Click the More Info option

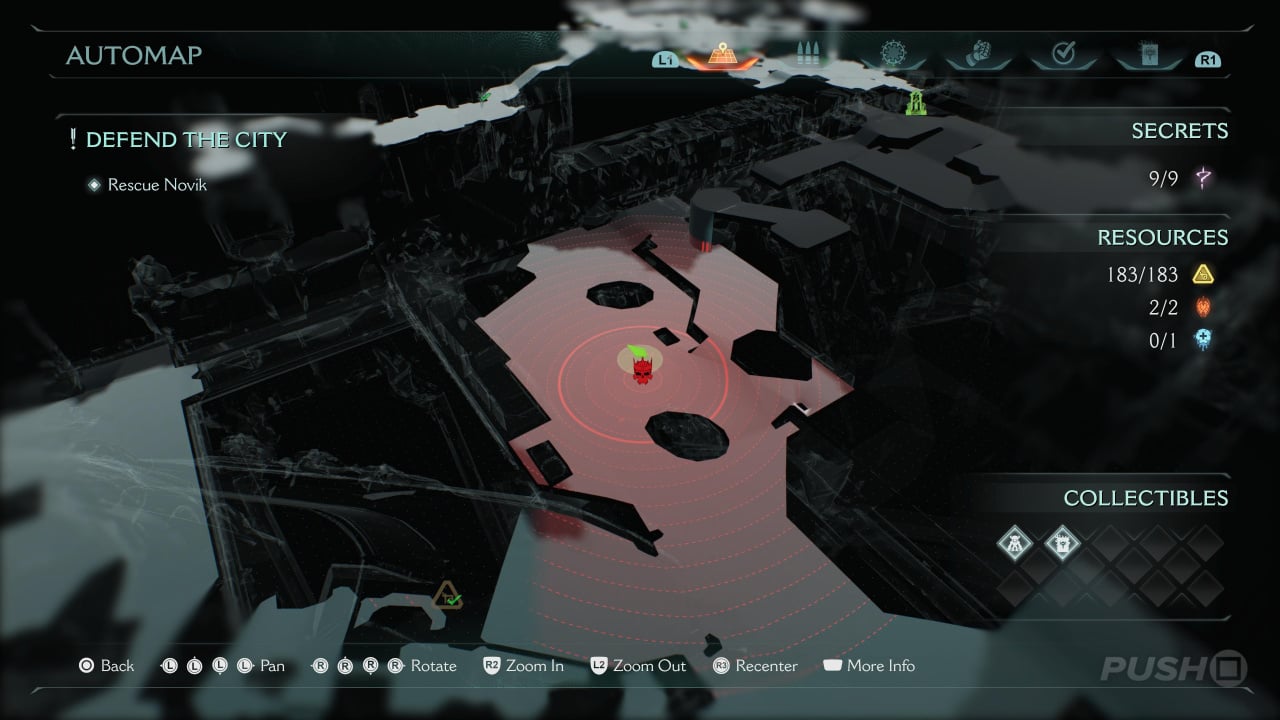pyautogui.click(x=868, y=666)
